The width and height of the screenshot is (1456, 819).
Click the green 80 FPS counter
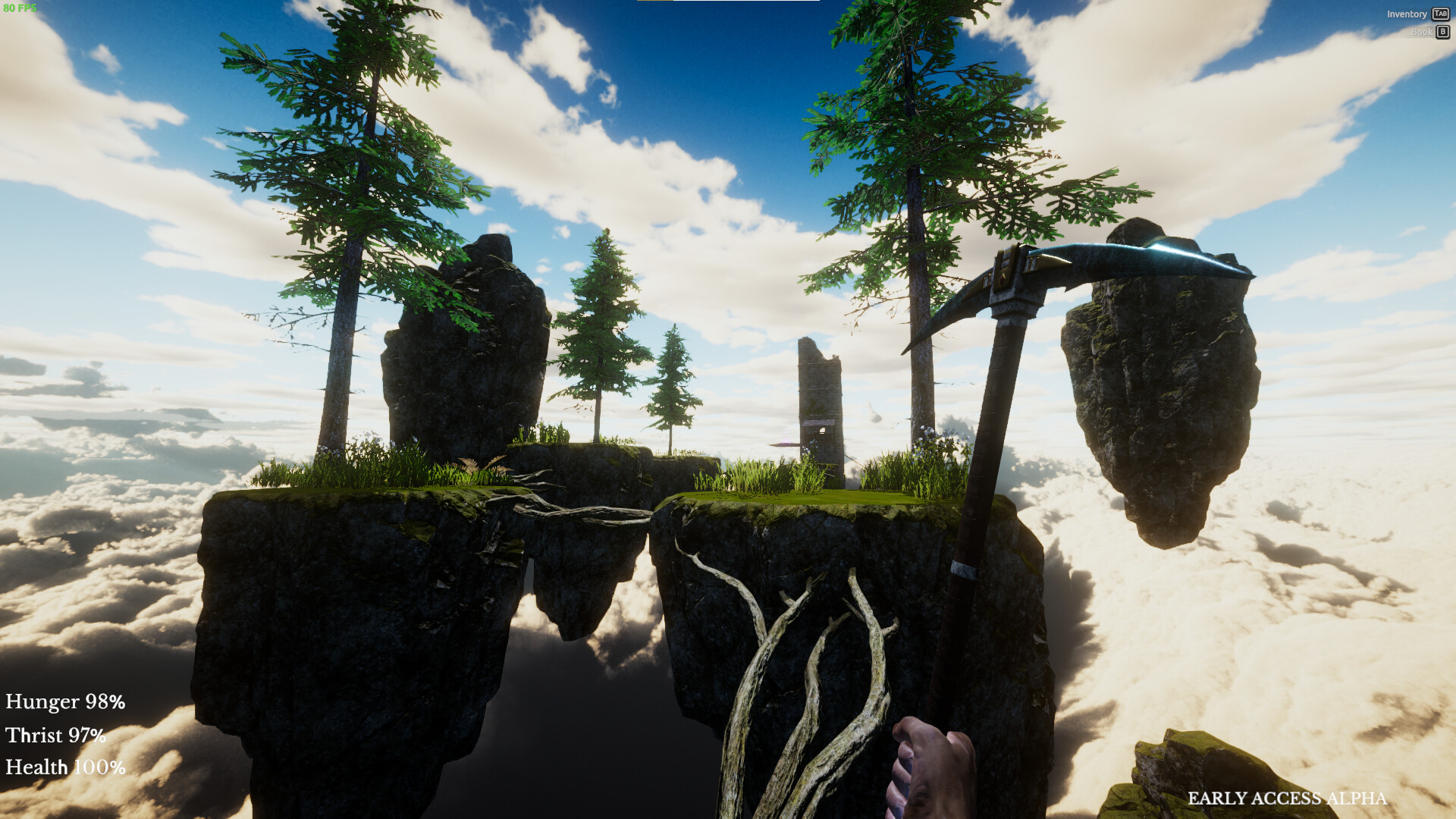pos(20,6)
